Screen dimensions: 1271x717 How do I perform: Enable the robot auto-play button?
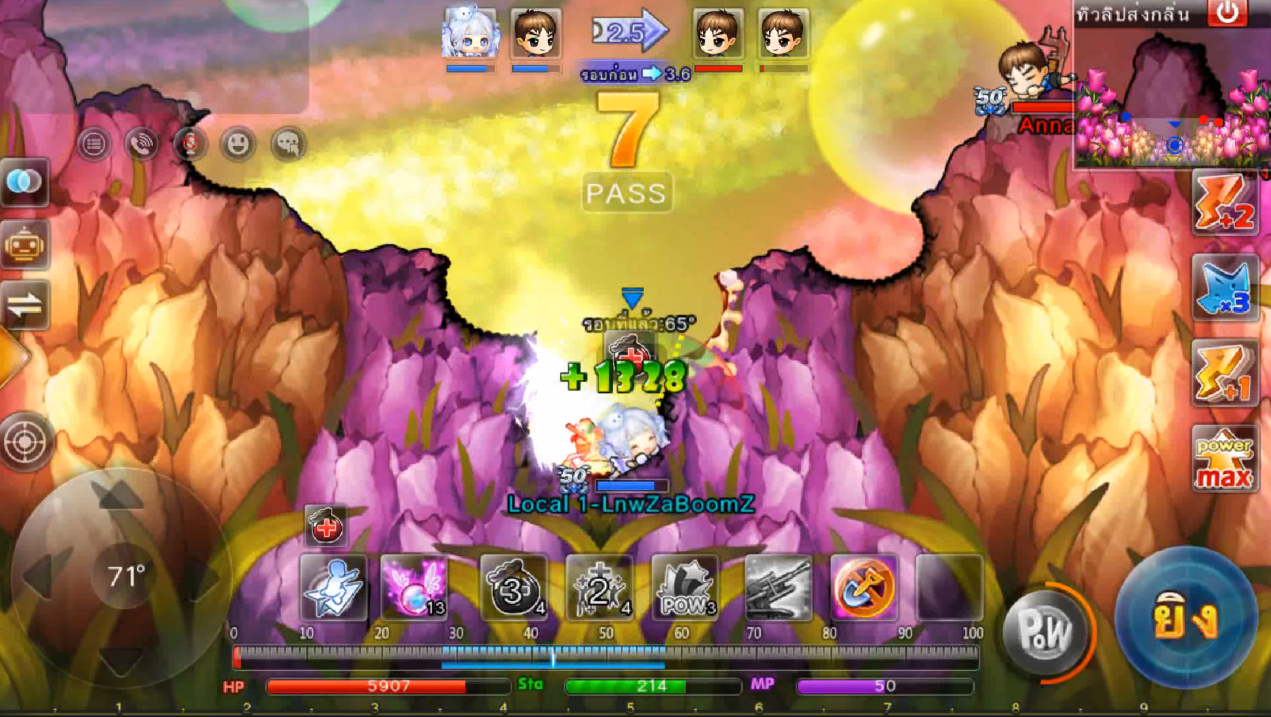click(25, 244)
